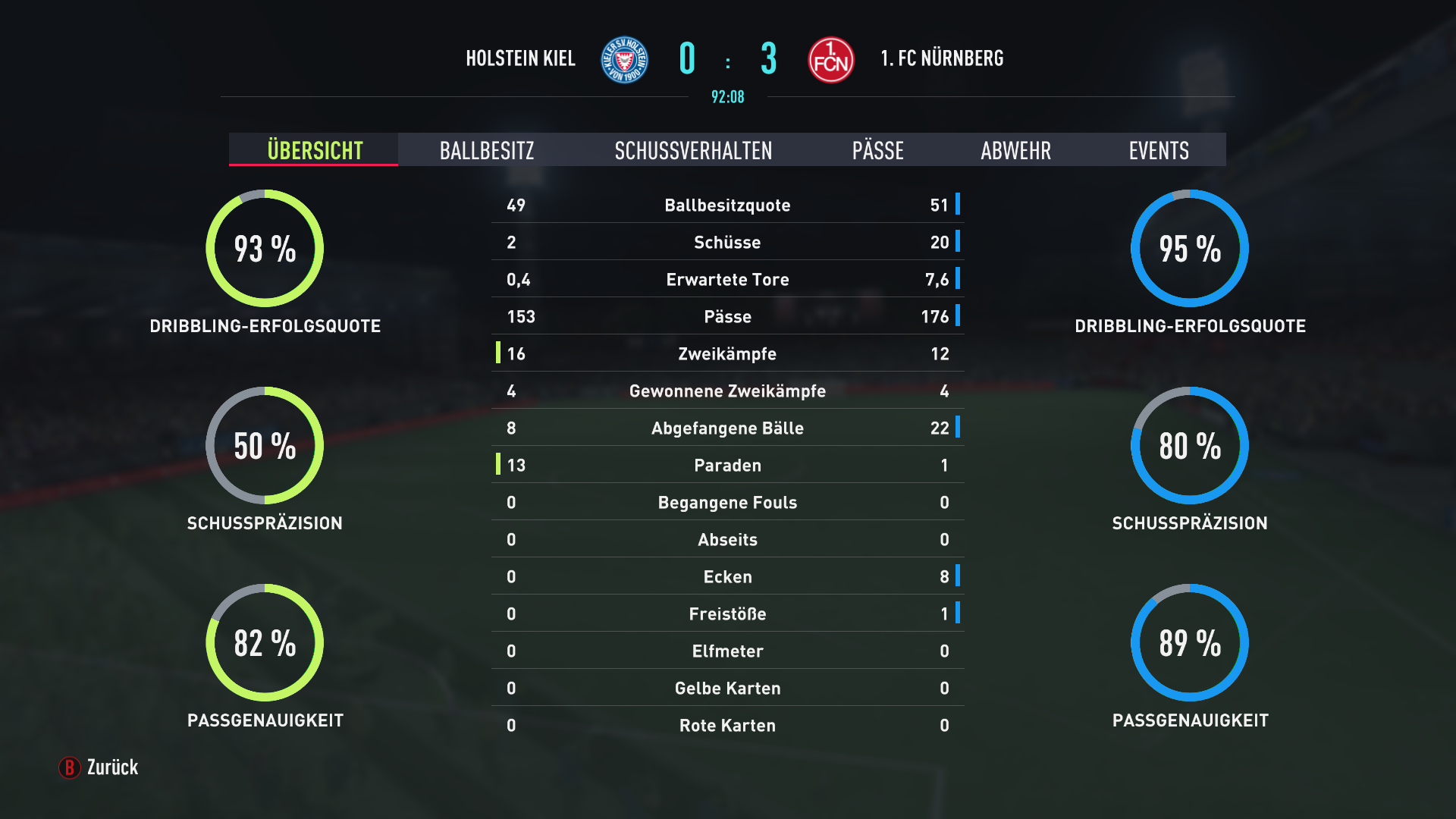Viewport: 1456px width, 819px height.
Task: Open the Events tab
Action: [x=1158, y=150]
